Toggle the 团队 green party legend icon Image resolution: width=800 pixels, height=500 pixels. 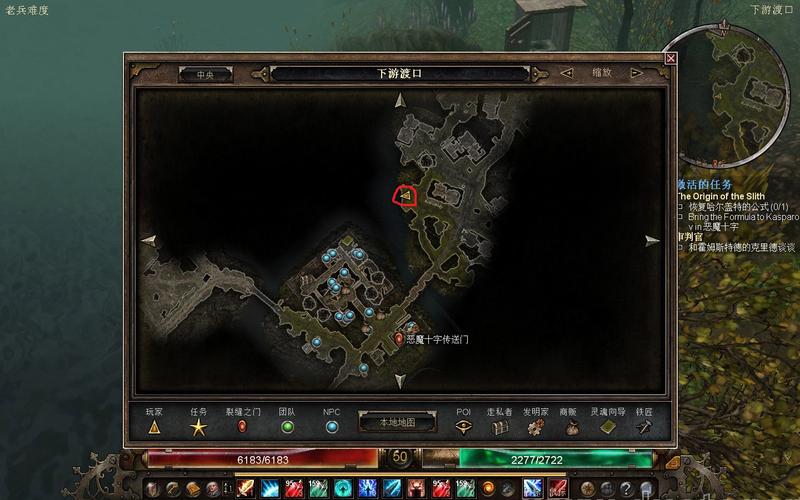(x=287, y=427)
